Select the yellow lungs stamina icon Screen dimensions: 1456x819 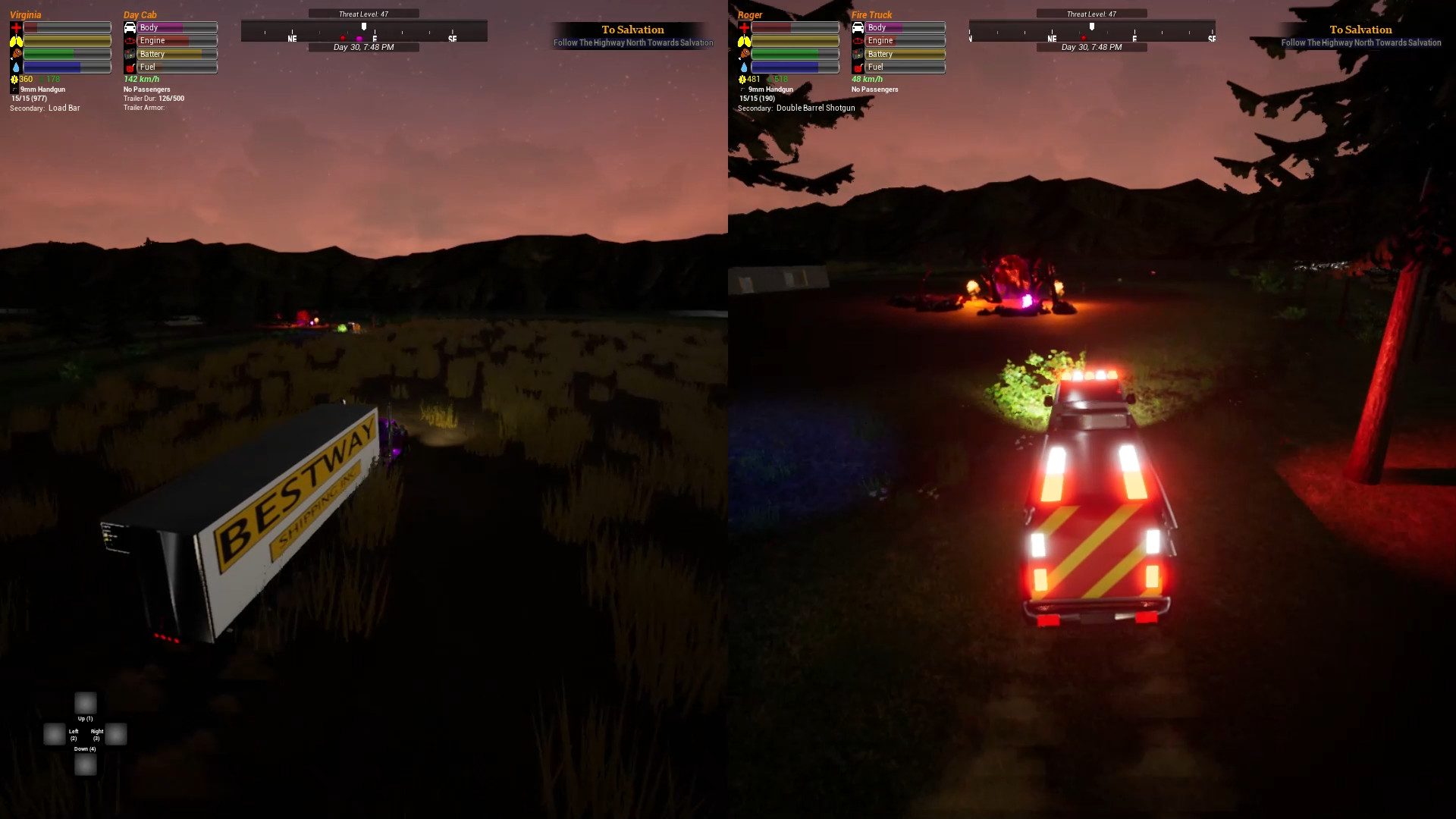15,41
